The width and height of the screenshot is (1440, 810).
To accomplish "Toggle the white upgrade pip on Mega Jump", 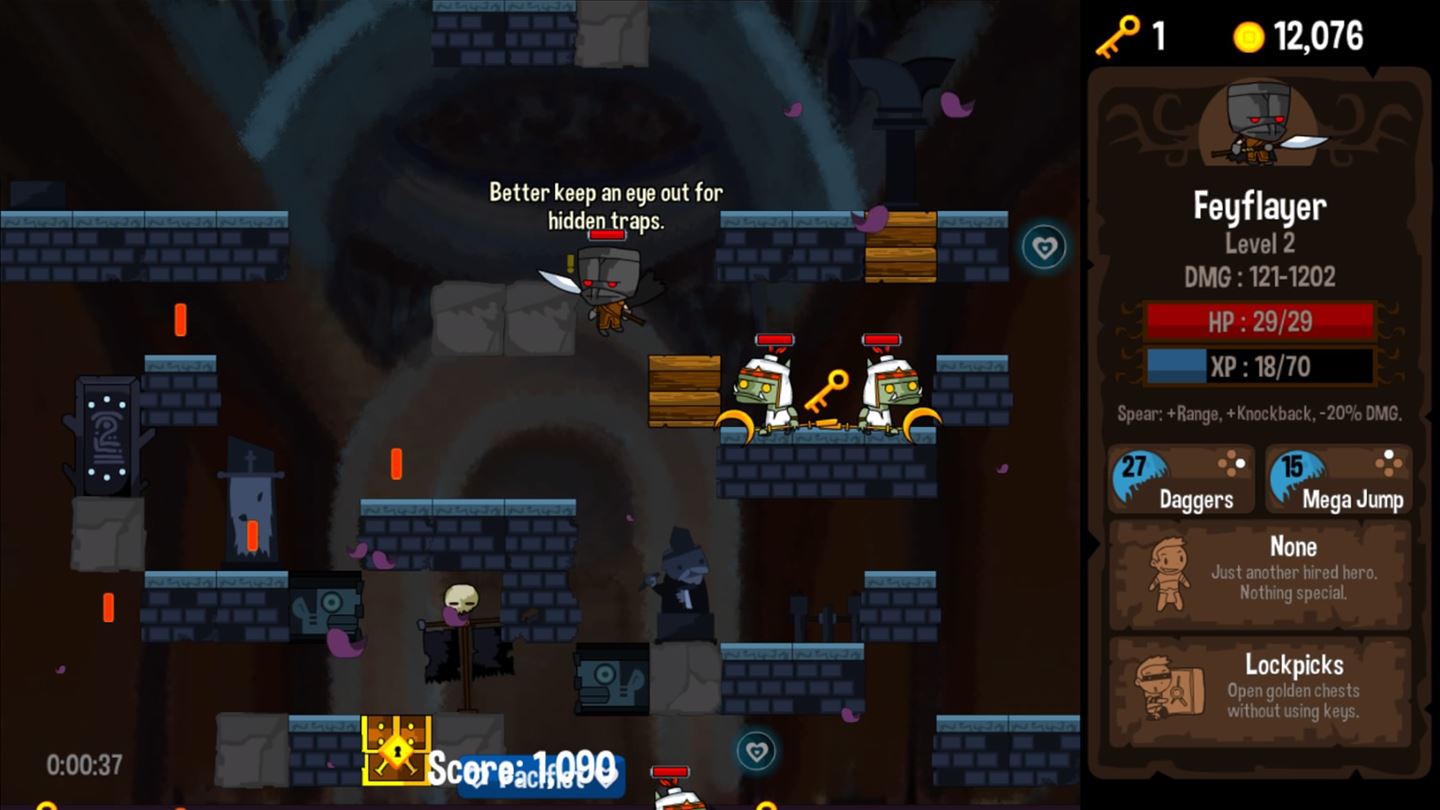I will [1388, 455].
